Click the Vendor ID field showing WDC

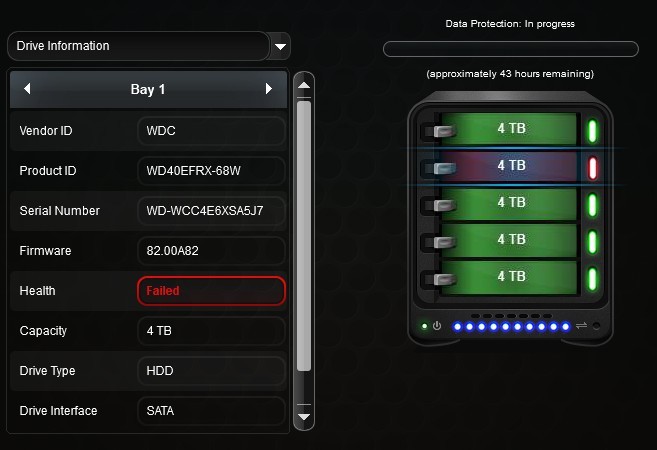(x=211, y=131)
